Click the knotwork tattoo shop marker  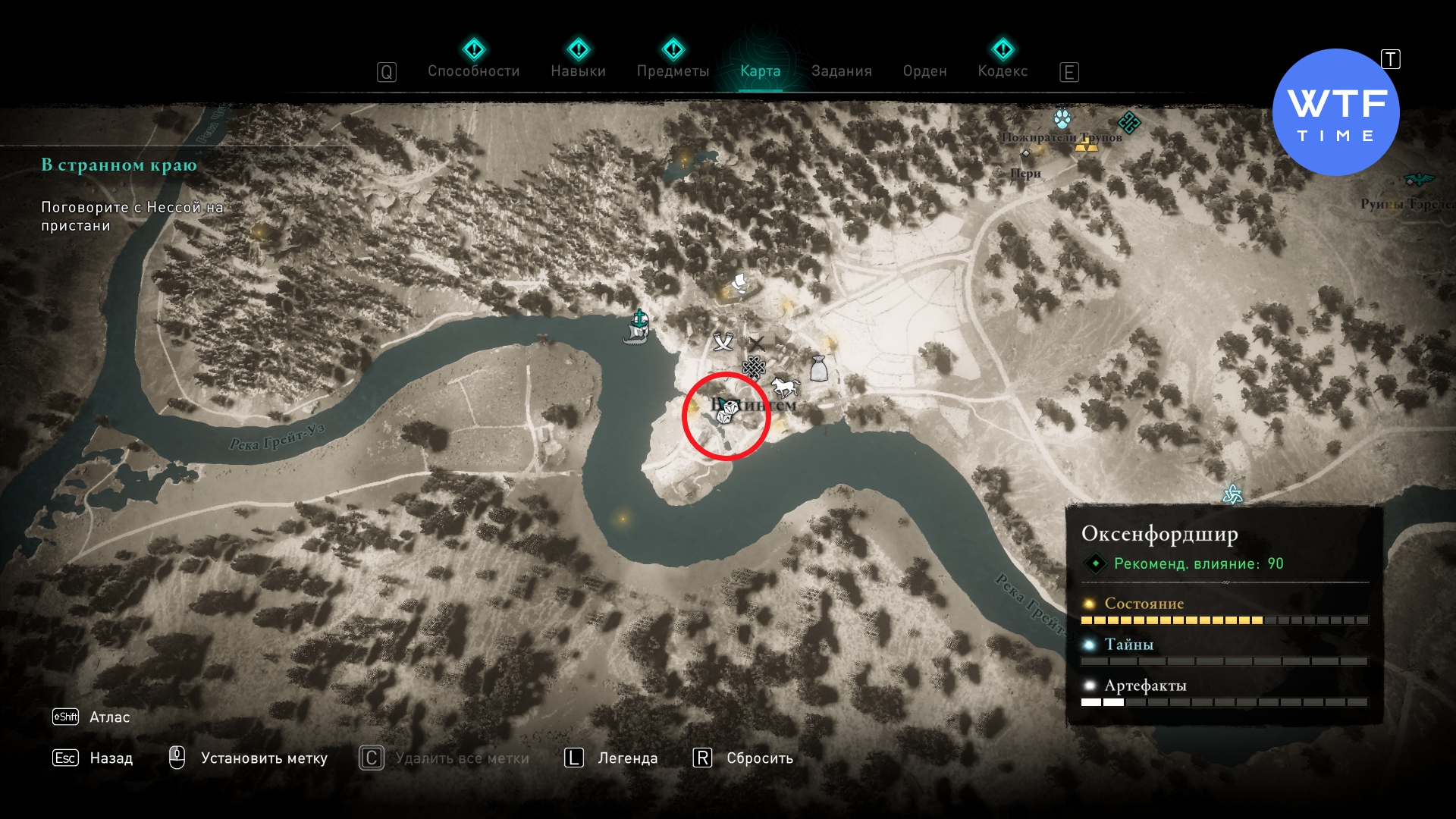tap(753, 368)
